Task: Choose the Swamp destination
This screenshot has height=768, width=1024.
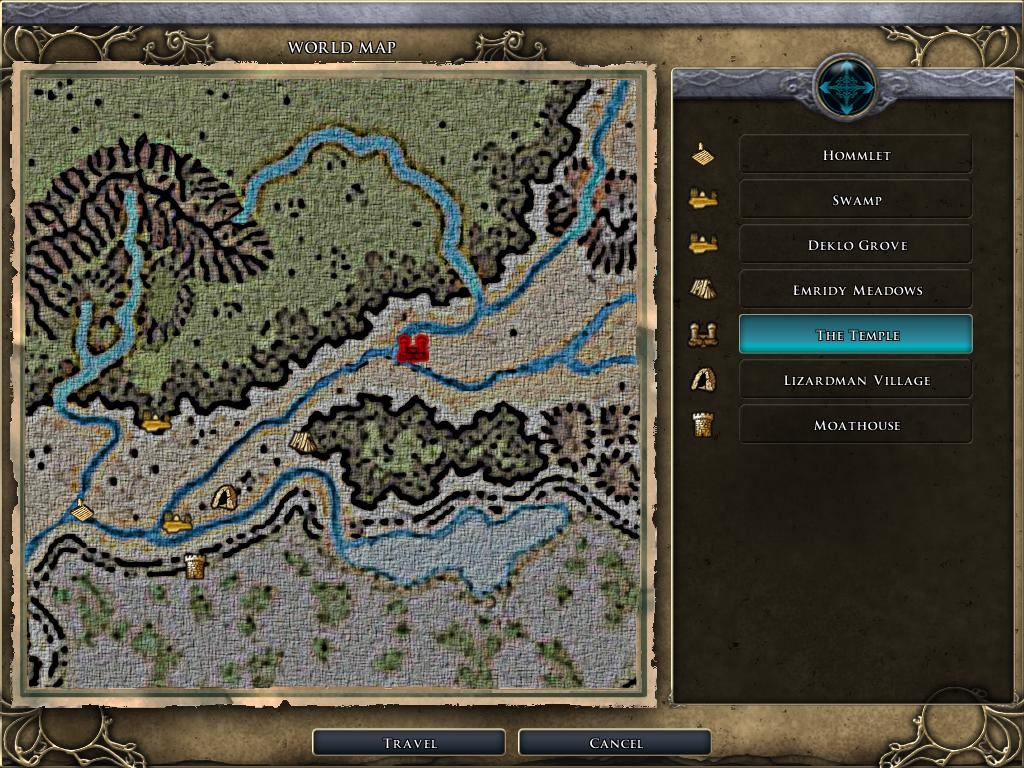Action: tap(855, 200)
